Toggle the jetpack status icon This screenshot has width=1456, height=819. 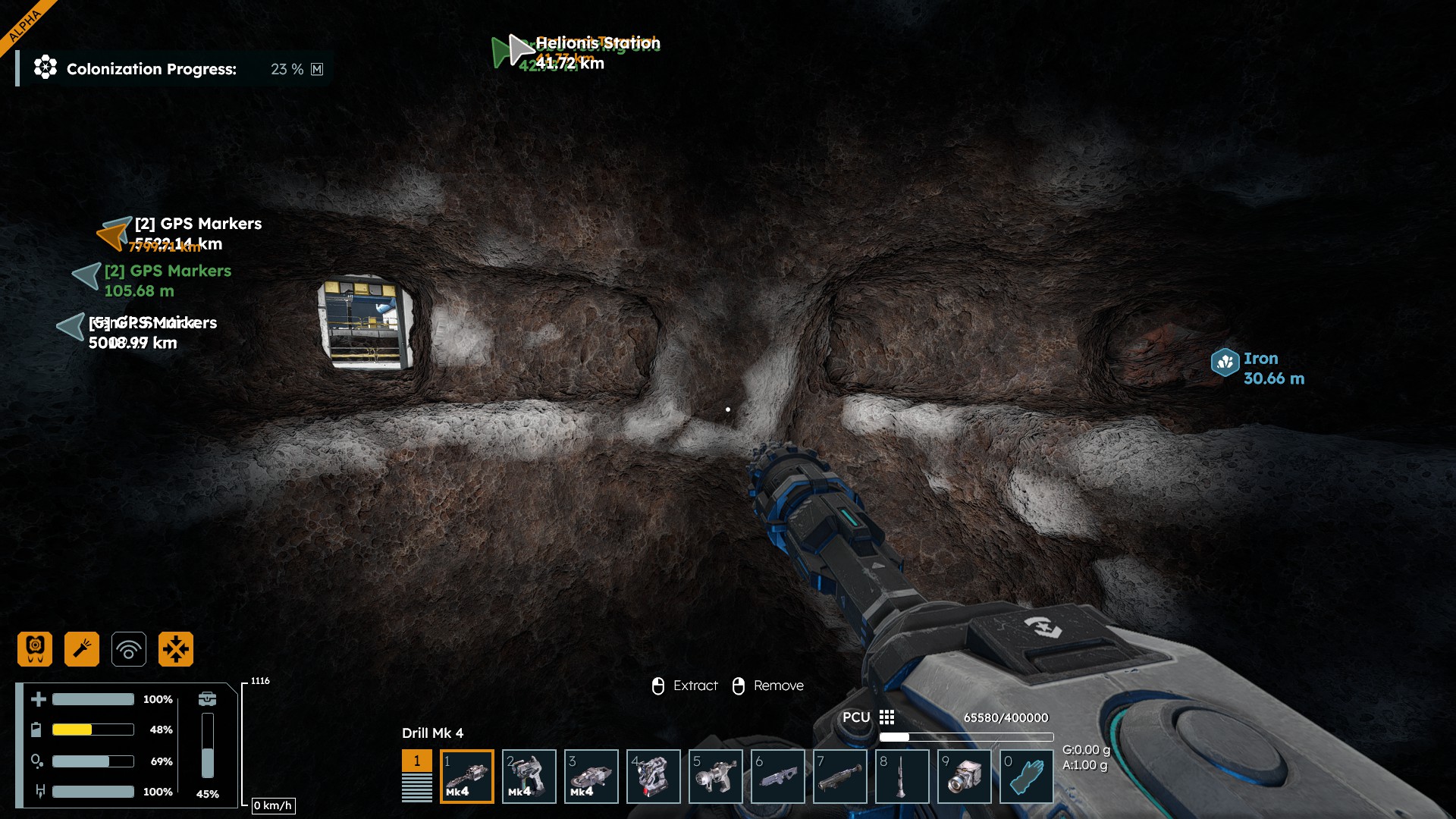click(35, 649)
